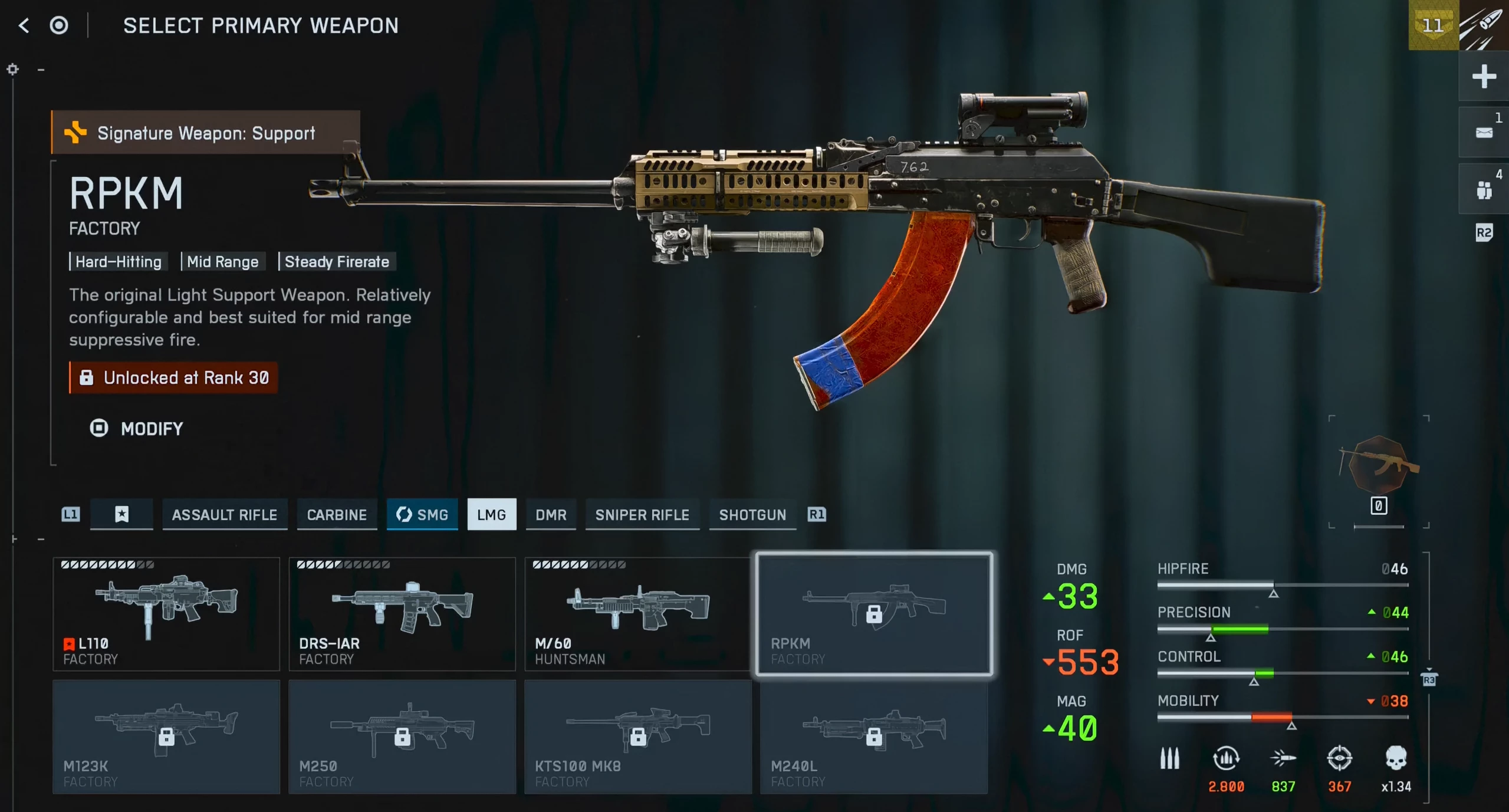The image size is (1509, 812).
Task: Pick the M/60 Huntsman weapon
Action: tap(637, 613)
